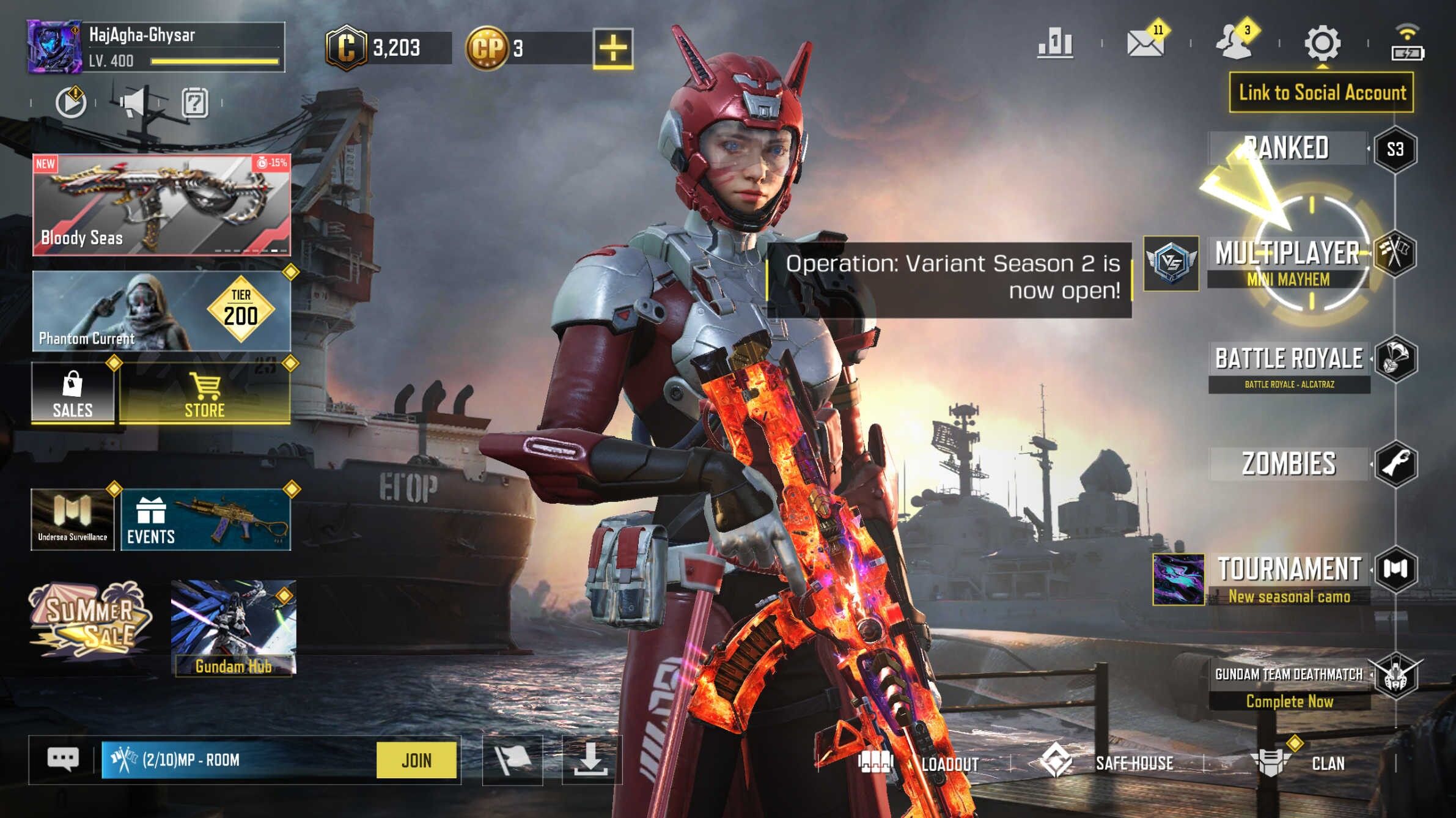Open the Store
The height and width of the screenshot is (818, 1456).
pyautogui.click(x=205, y=394)
